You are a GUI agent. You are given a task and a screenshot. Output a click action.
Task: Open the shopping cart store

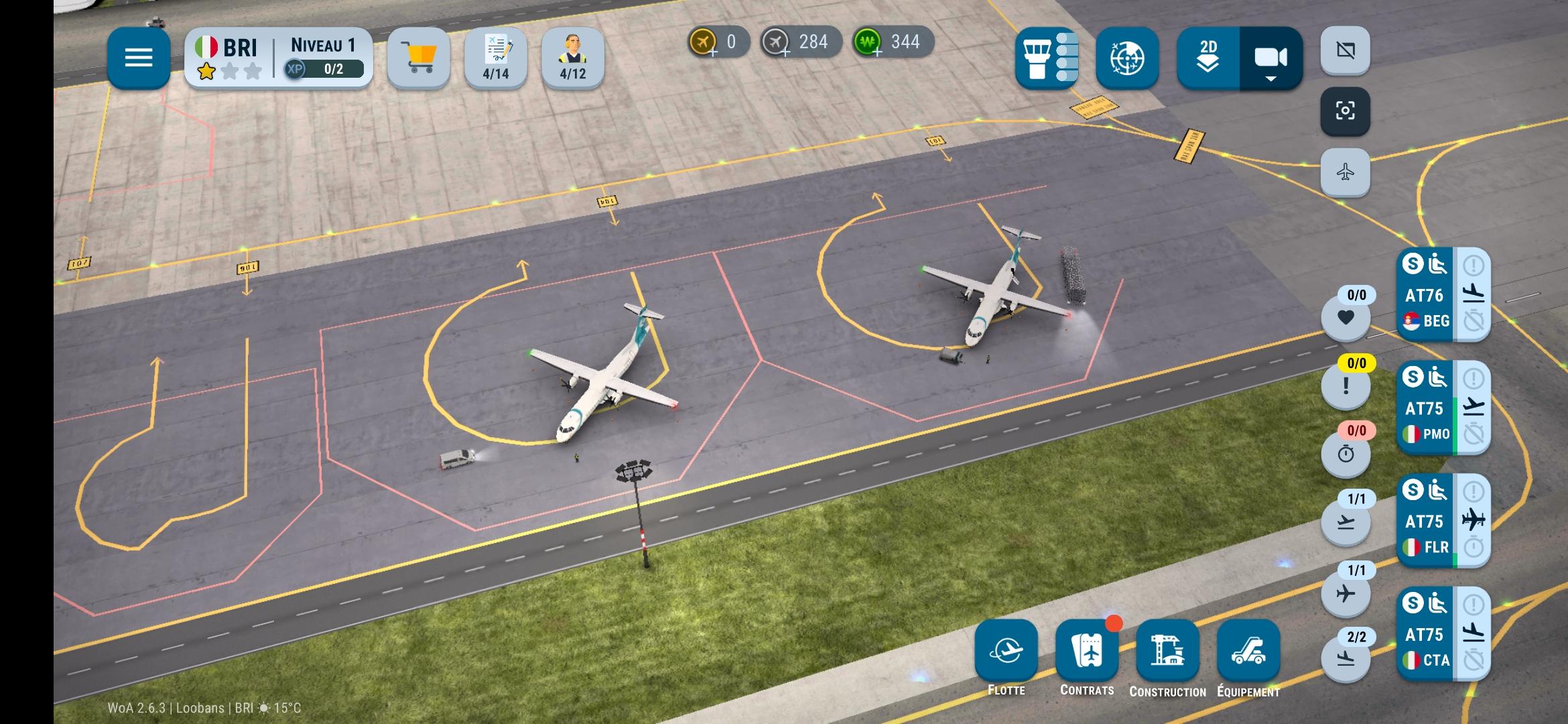(418, 58)
